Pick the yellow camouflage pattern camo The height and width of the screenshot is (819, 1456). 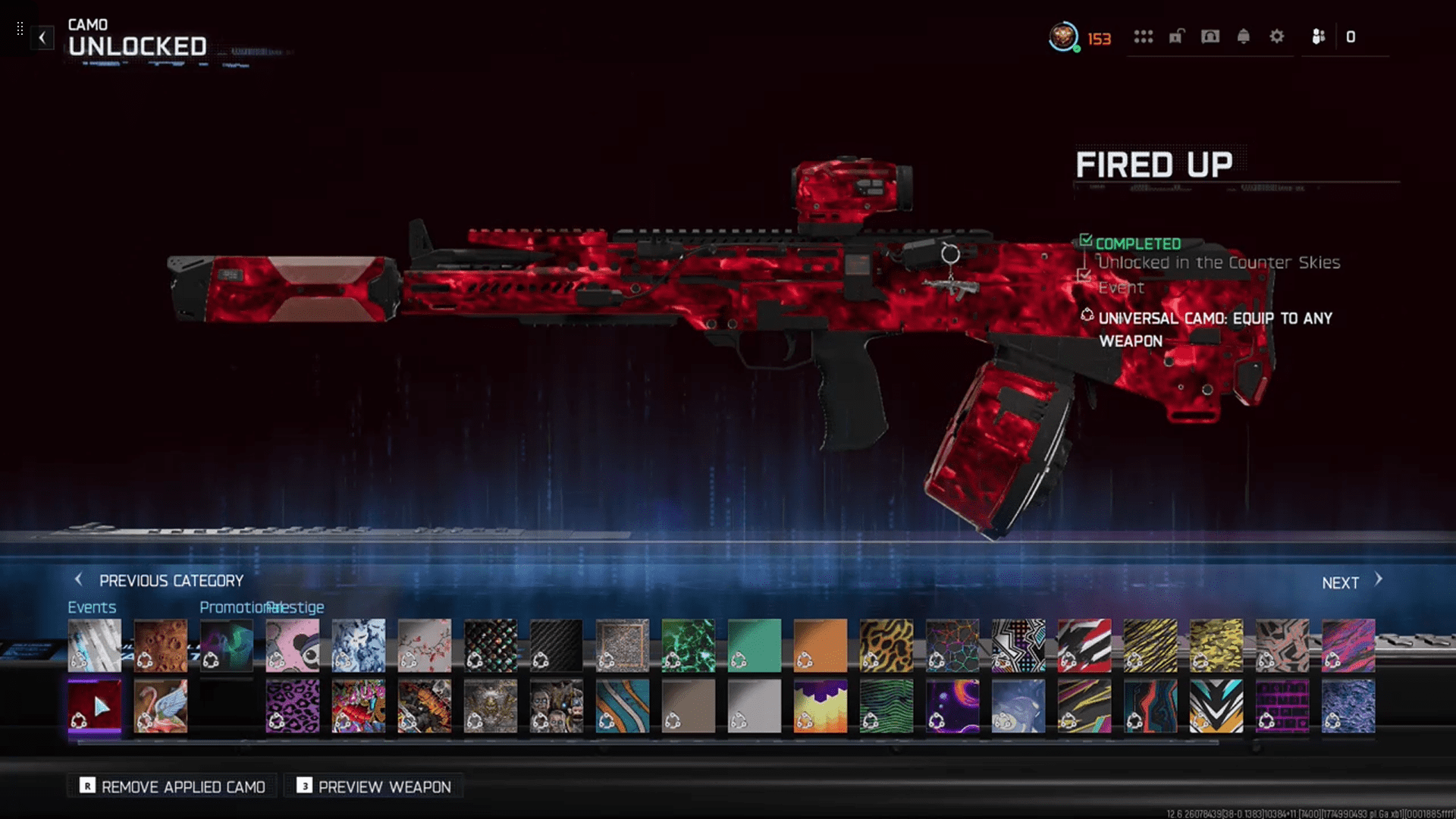[x=1216, y=645]
